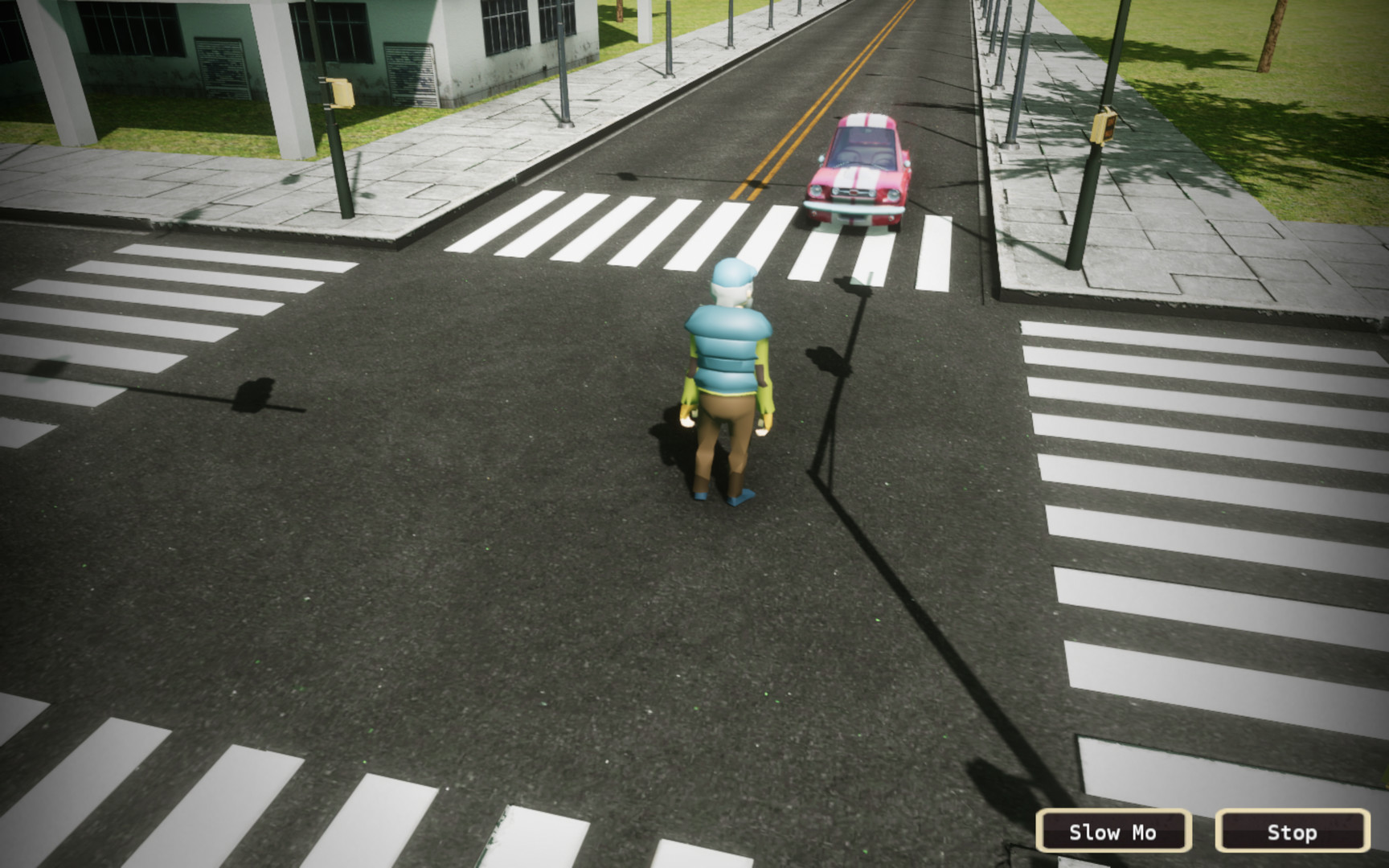Click the pedestrian's white hair
This screenshot has width=1389, height=868.
pyautogui.click(x=731, y=293)
